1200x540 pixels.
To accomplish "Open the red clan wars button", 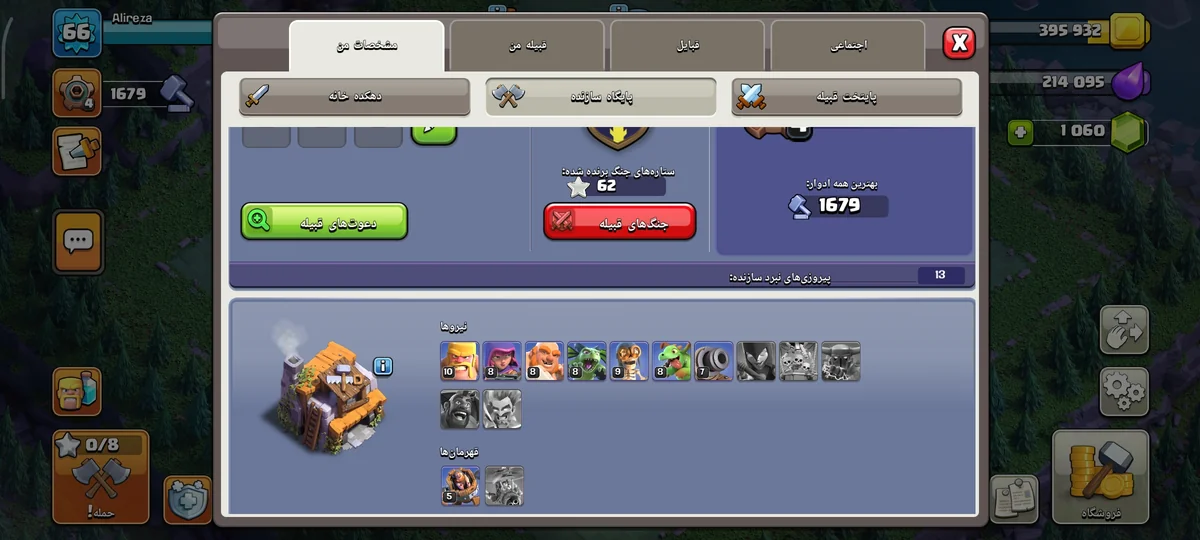I will click(x=620, y=222).
